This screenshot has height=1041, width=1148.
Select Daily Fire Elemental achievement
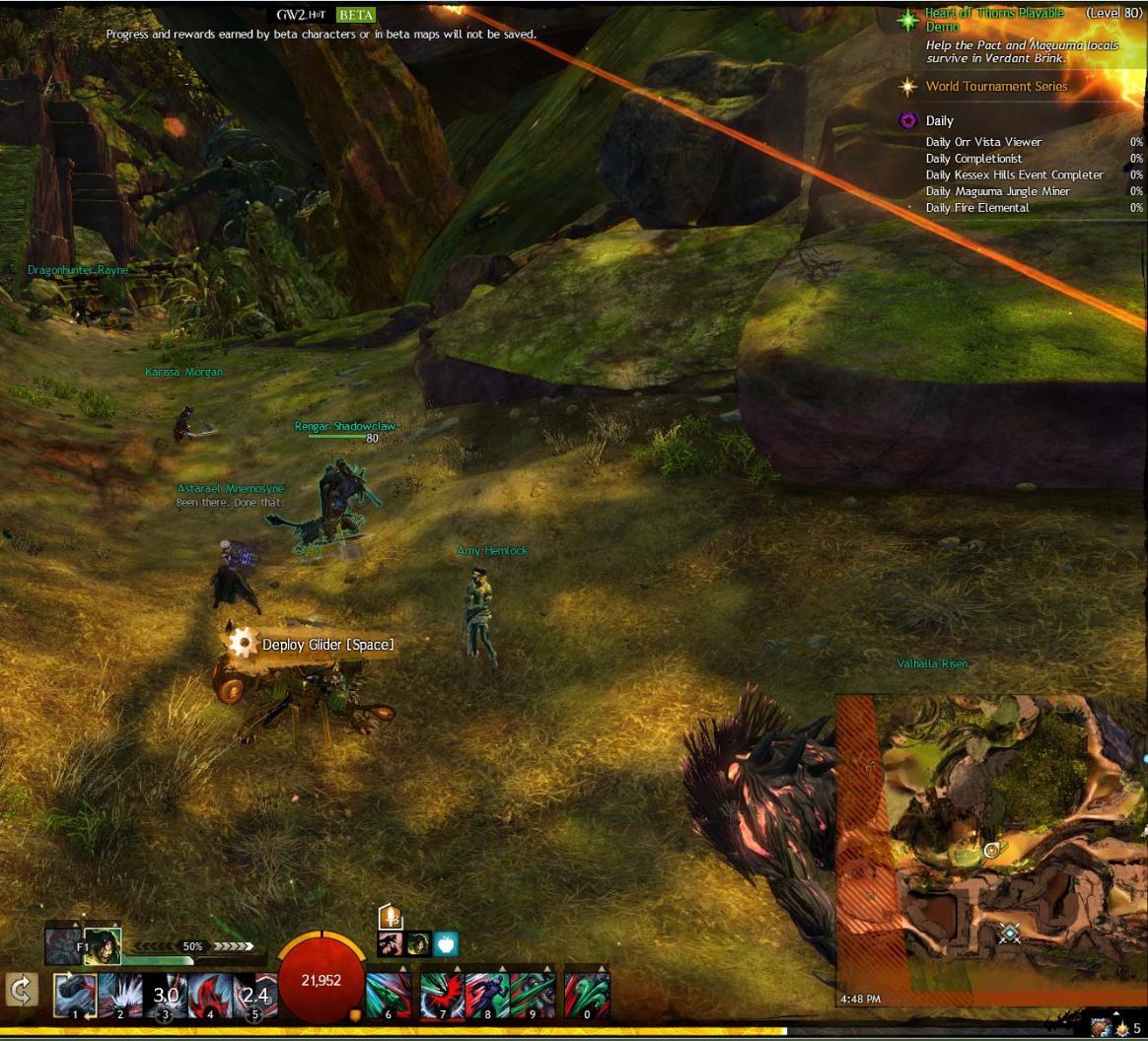977,208
